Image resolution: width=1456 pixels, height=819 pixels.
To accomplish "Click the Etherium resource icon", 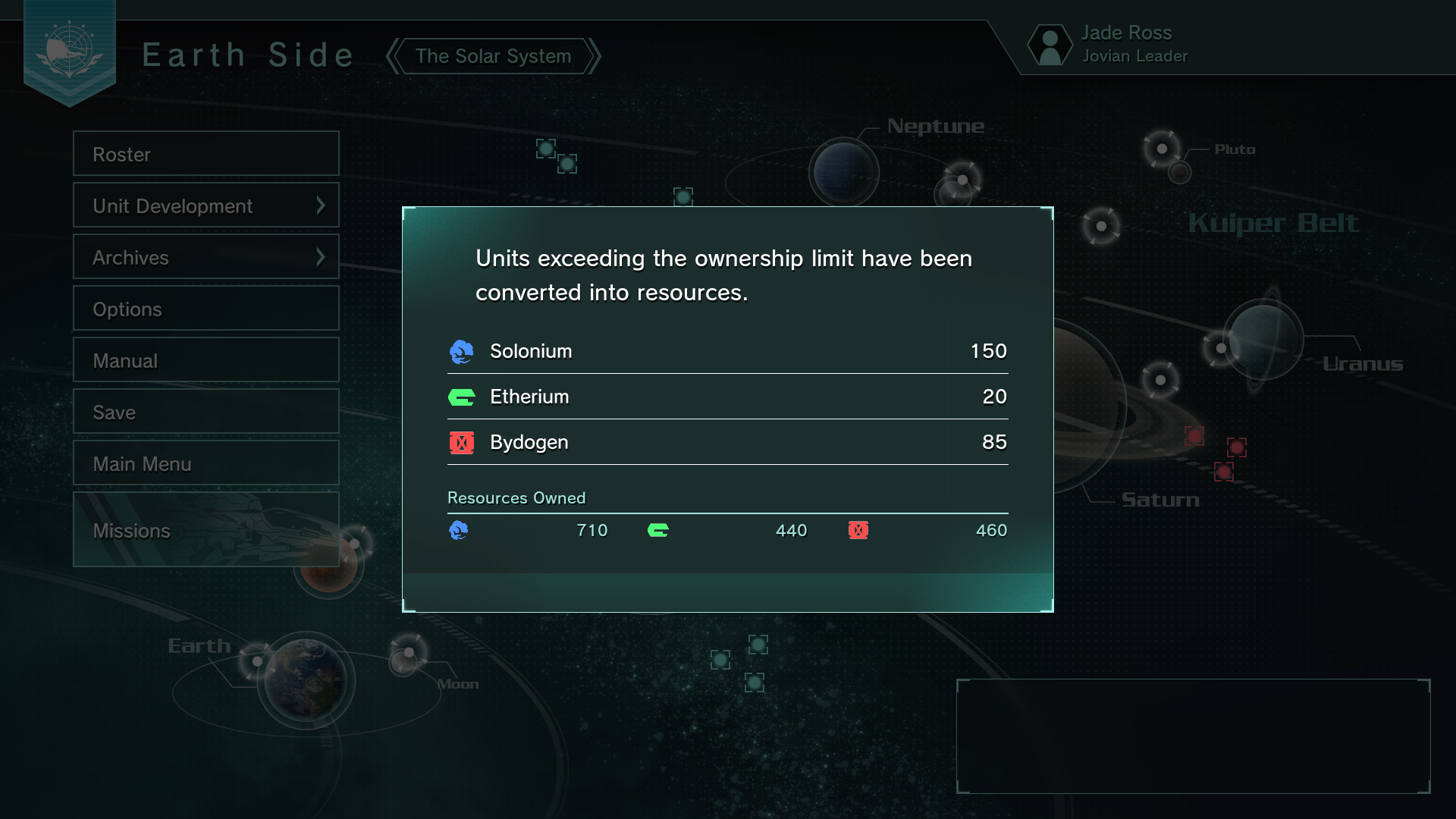I will pyautogui.click(x=462, y=397).
